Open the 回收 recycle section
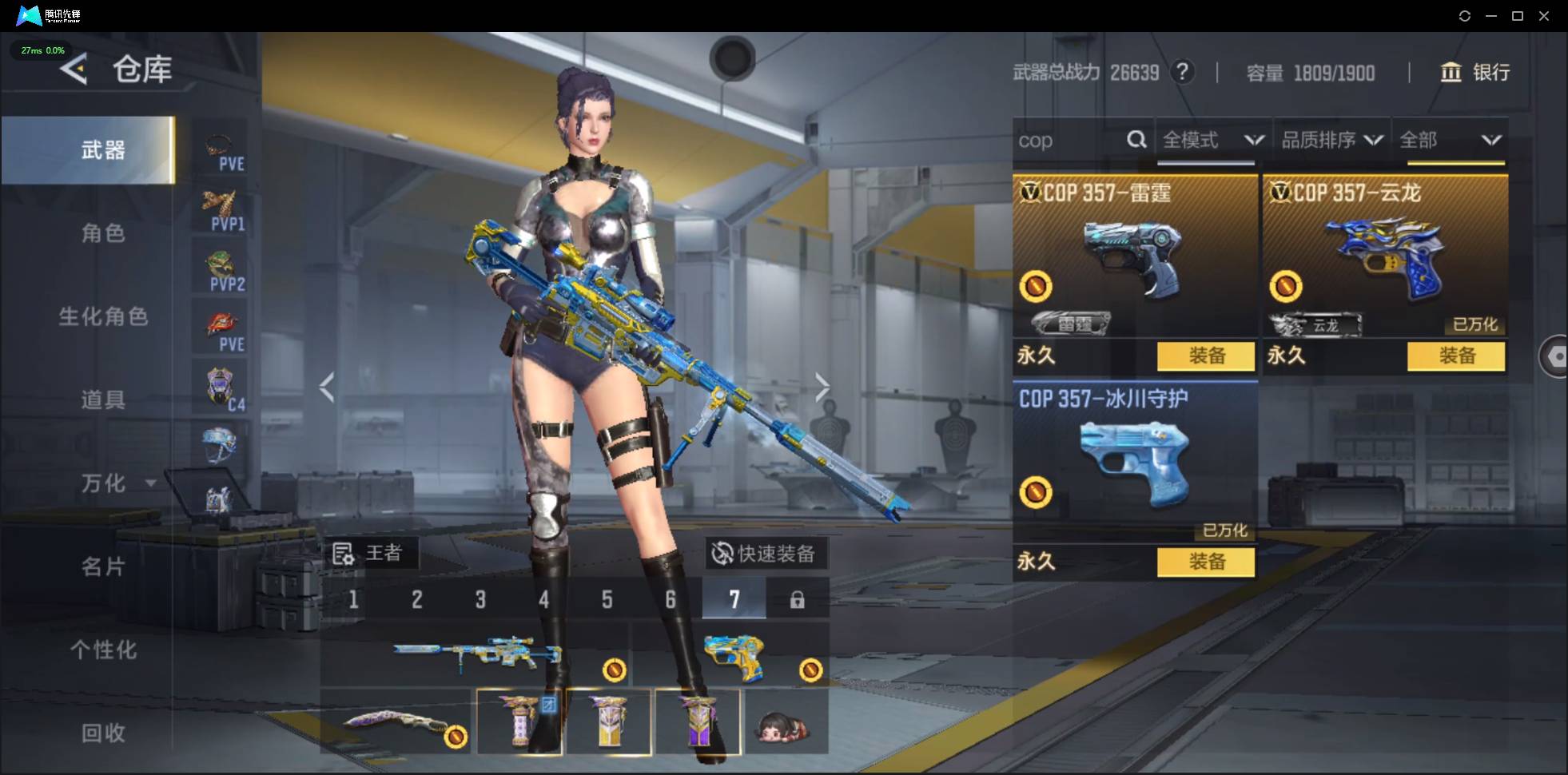Image resolution: width=1568 pixels, height=775 pixels. click(x=103, y=733)
